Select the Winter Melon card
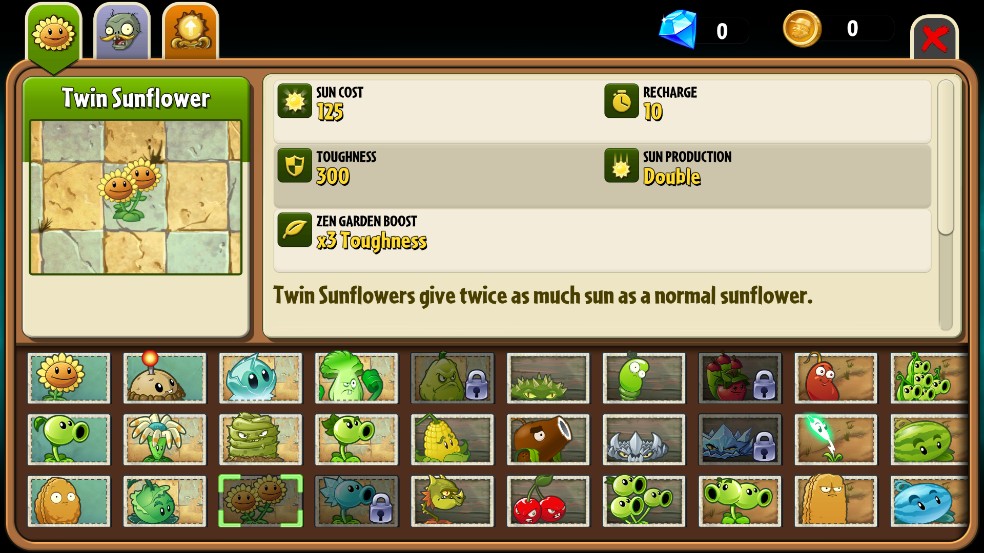This screenshot has width=984, height=553. pos(928,501)
